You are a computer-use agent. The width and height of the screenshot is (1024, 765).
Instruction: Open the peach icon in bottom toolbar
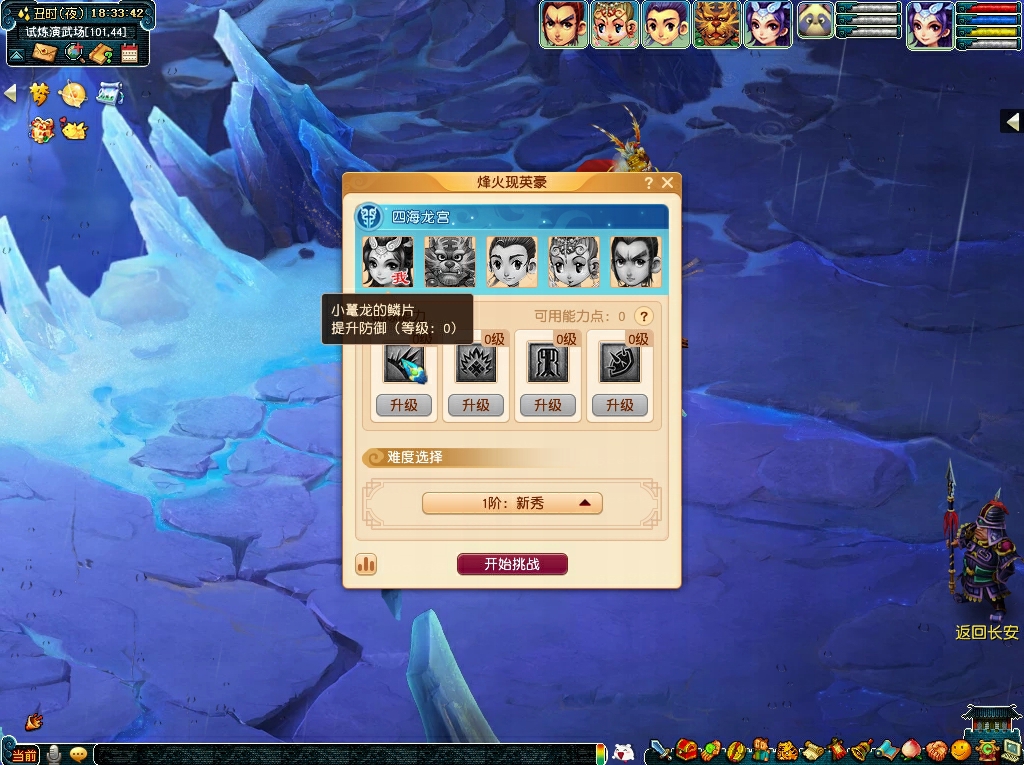pos(910,750)
